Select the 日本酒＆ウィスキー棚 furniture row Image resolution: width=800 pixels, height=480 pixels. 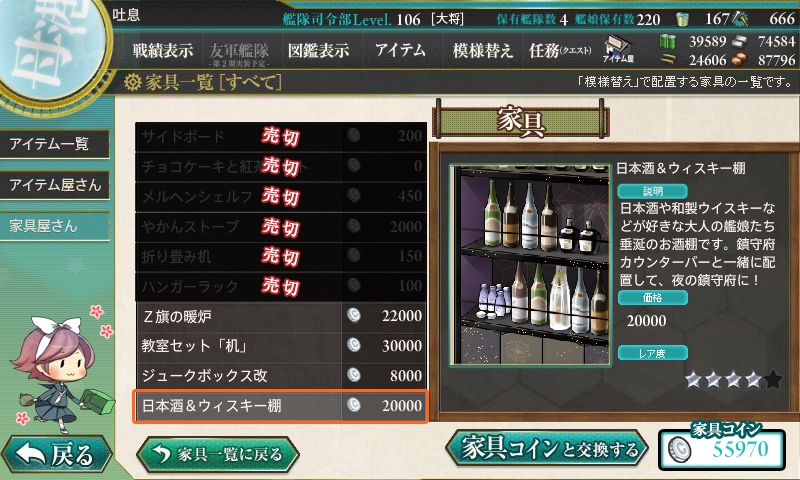click(281, 406)
